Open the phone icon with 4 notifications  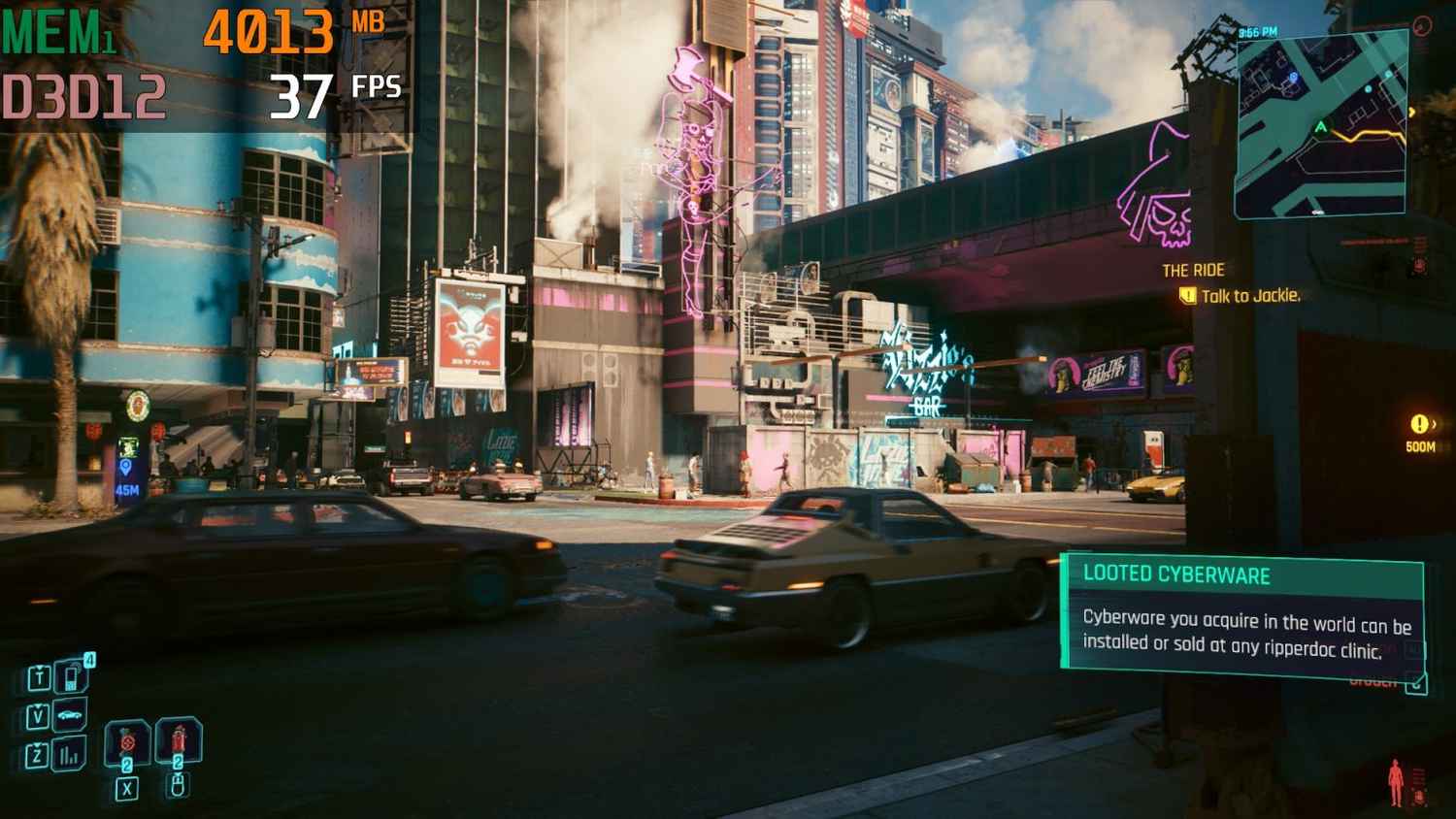tap(70, 677)
